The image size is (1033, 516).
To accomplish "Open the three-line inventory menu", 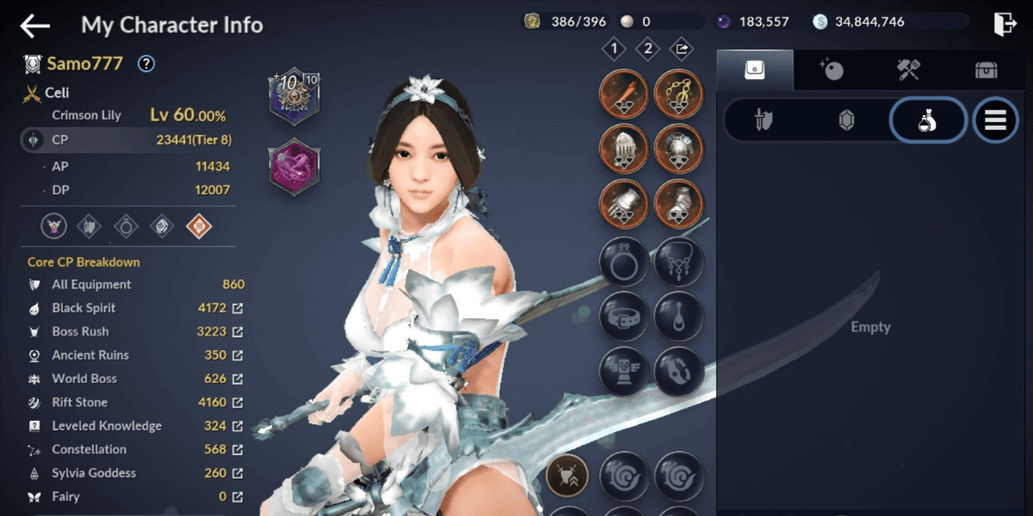I will click(995, 121).
